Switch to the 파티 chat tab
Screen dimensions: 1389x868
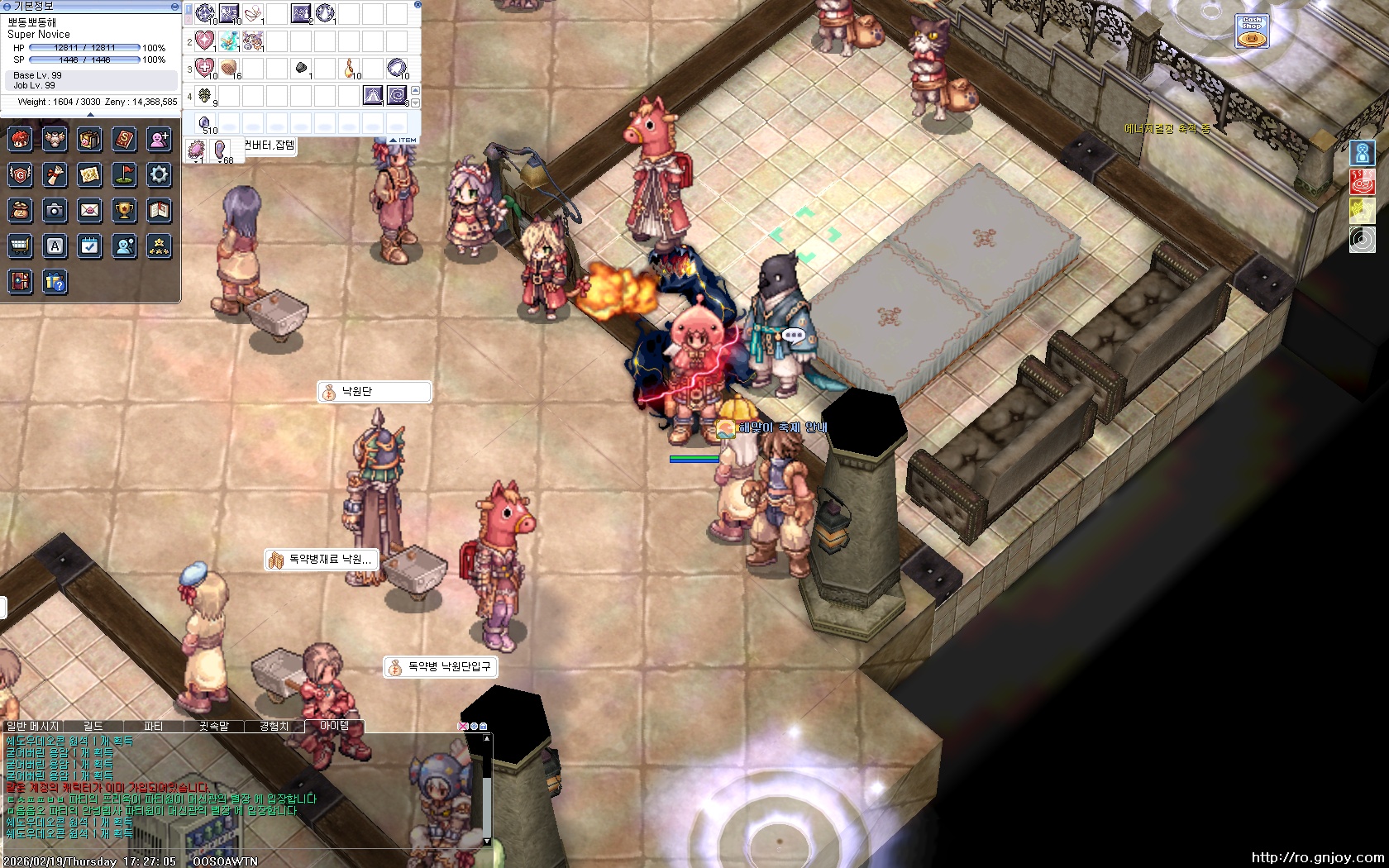[154, 726]
